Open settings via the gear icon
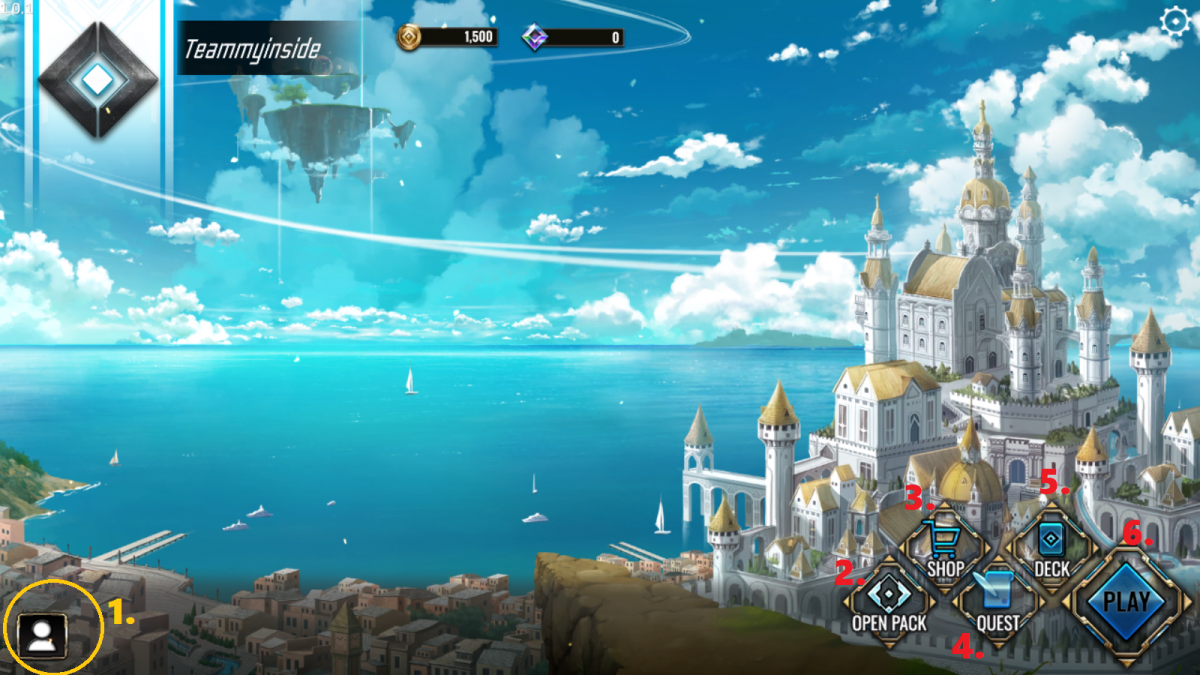1200x675 pixels. 1174,21
